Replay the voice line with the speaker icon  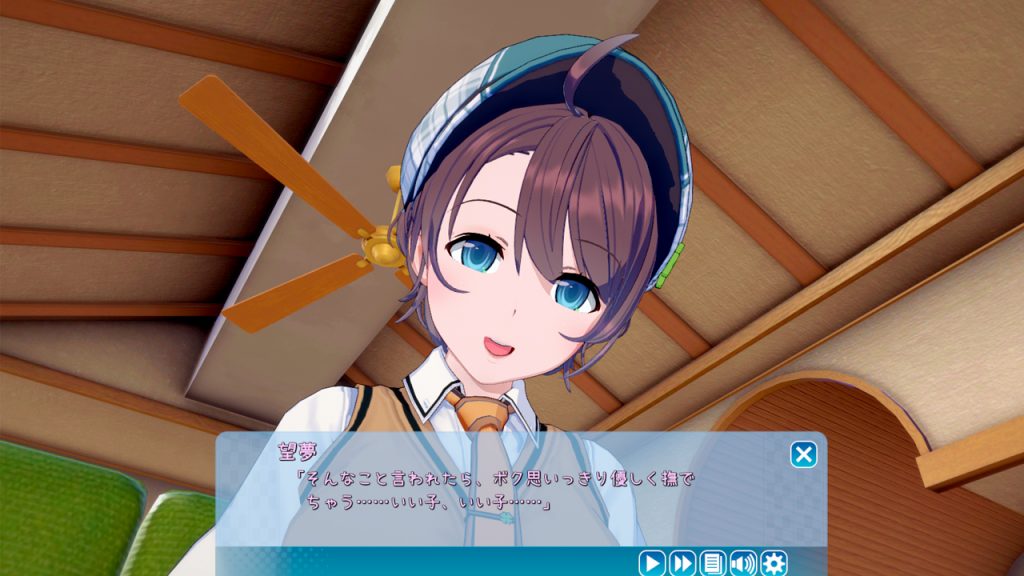[x=743, y=563]
